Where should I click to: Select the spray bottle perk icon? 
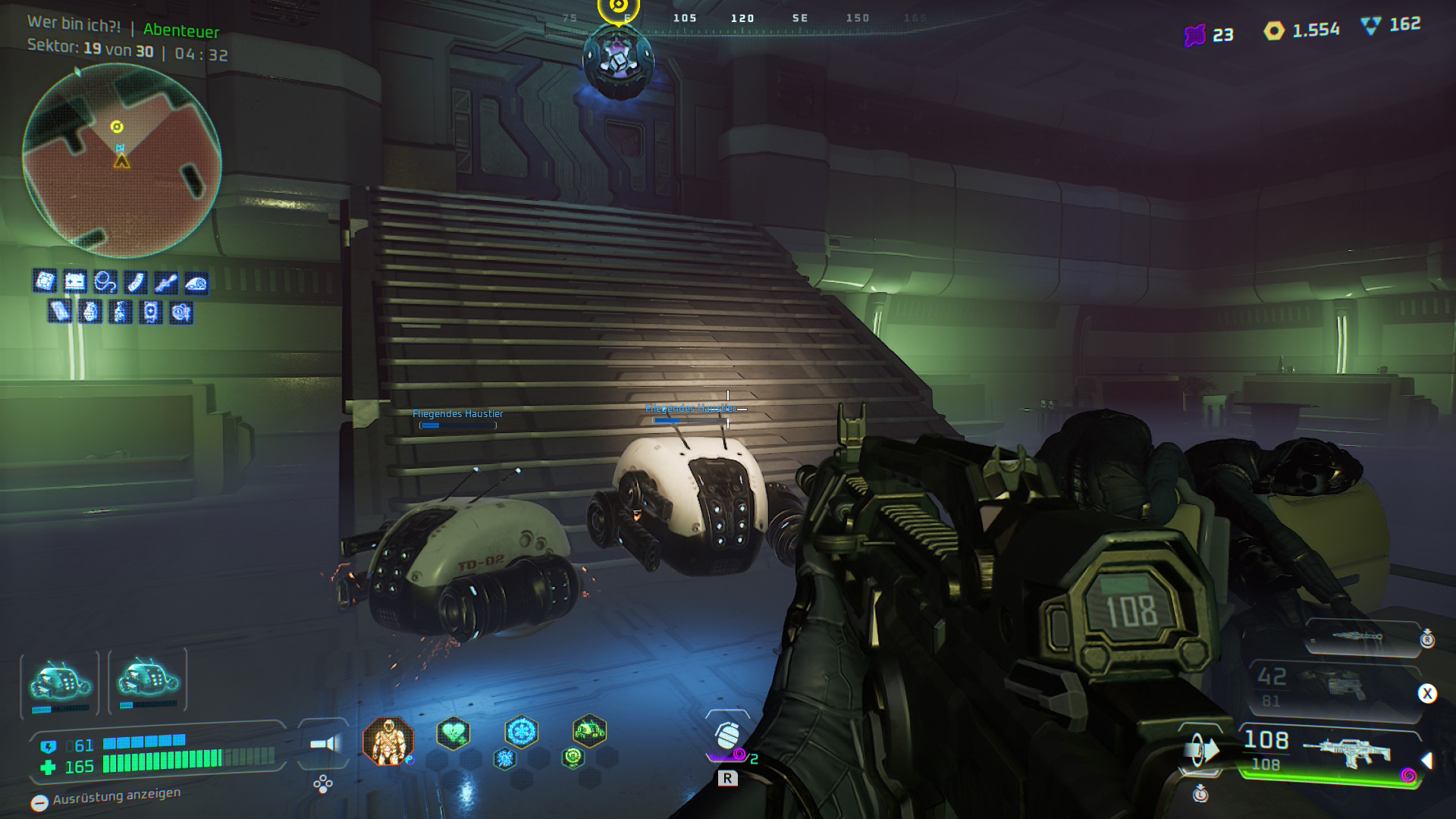[121, 312]
